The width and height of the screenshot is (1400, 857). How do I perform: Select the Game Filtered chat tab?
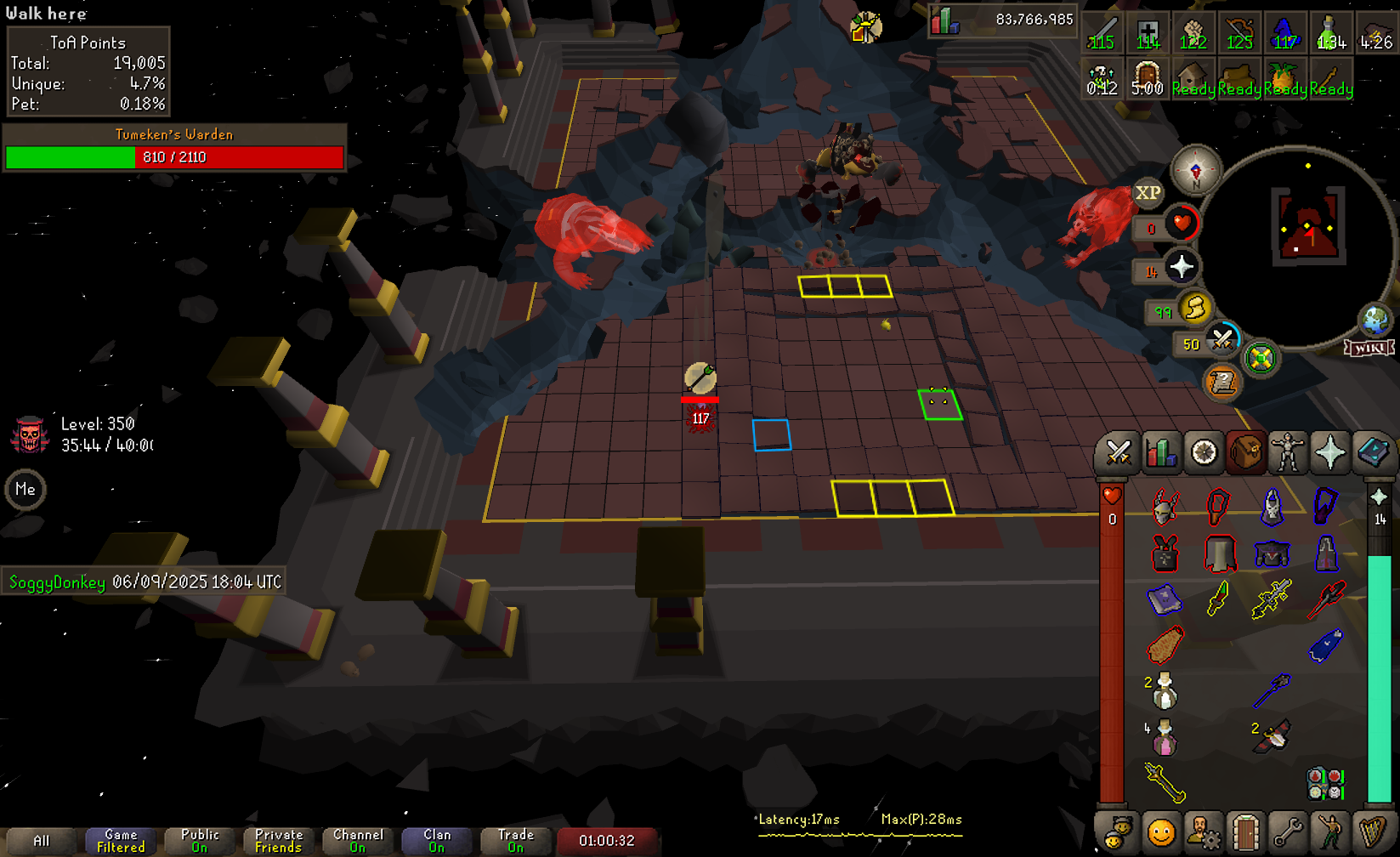[121, 841]
